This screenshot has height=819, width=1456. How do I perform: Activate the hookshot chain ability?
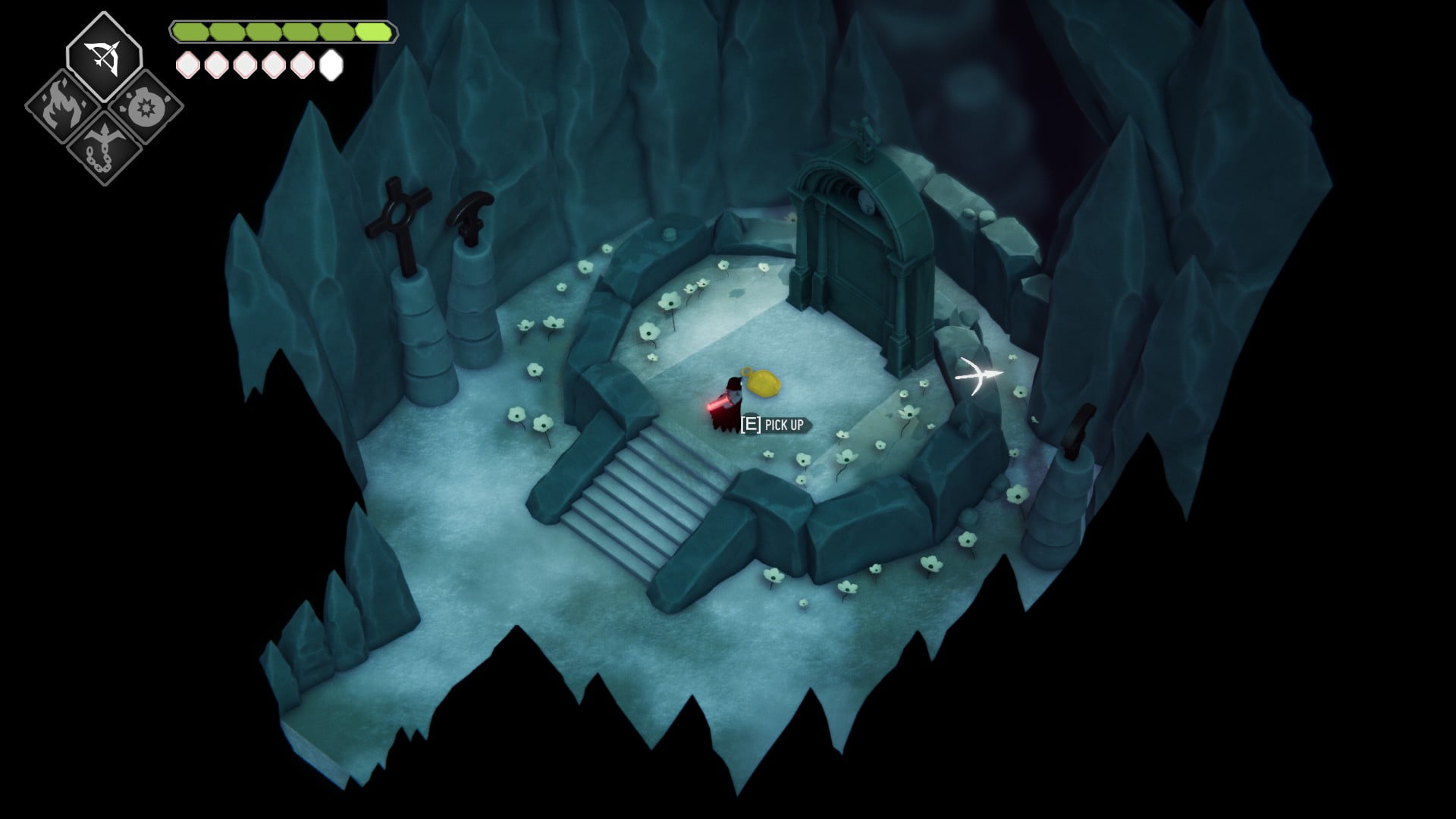pos(104,148)
